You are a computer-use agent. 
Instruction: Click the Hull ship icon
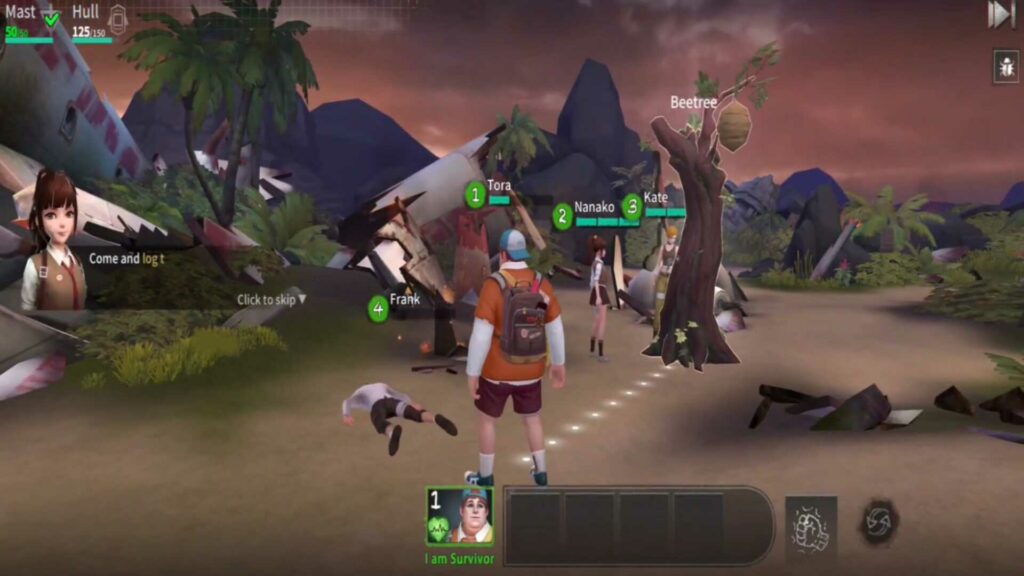(118, 19)
